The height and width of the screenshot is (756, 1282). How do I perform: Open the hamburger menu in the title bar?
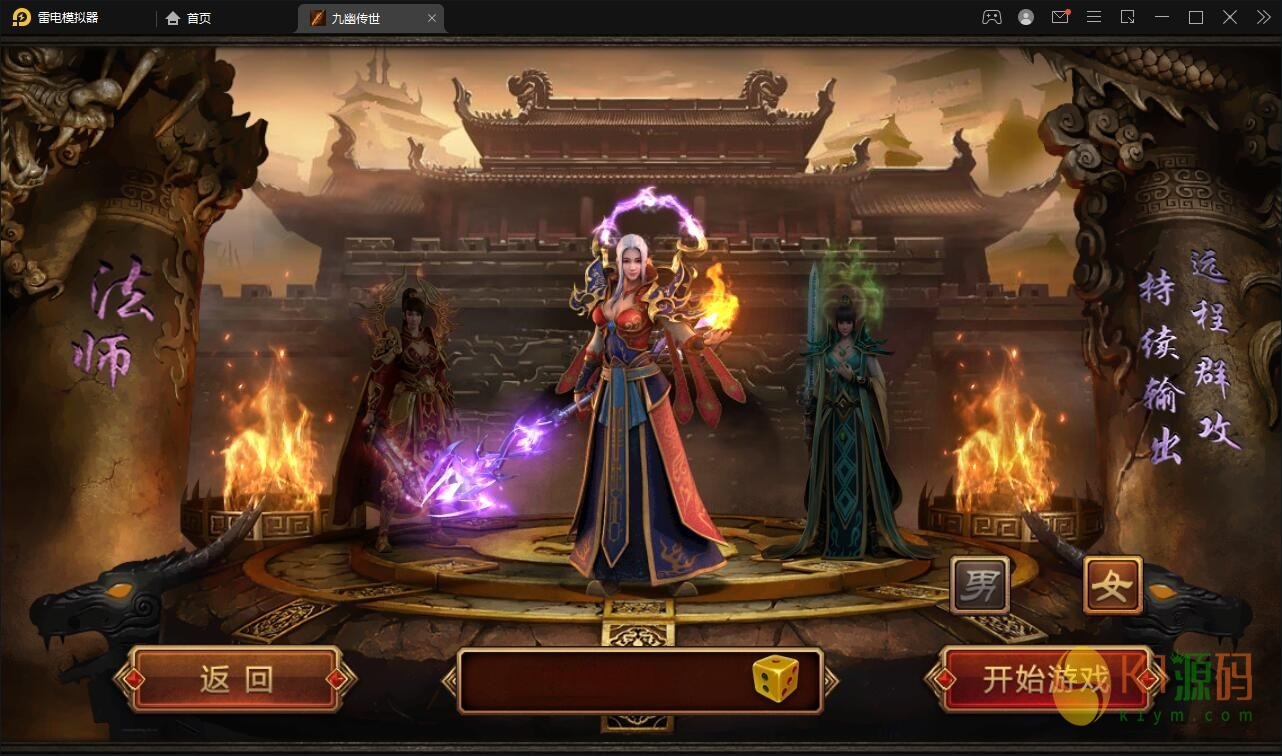tap(1094, 17)
